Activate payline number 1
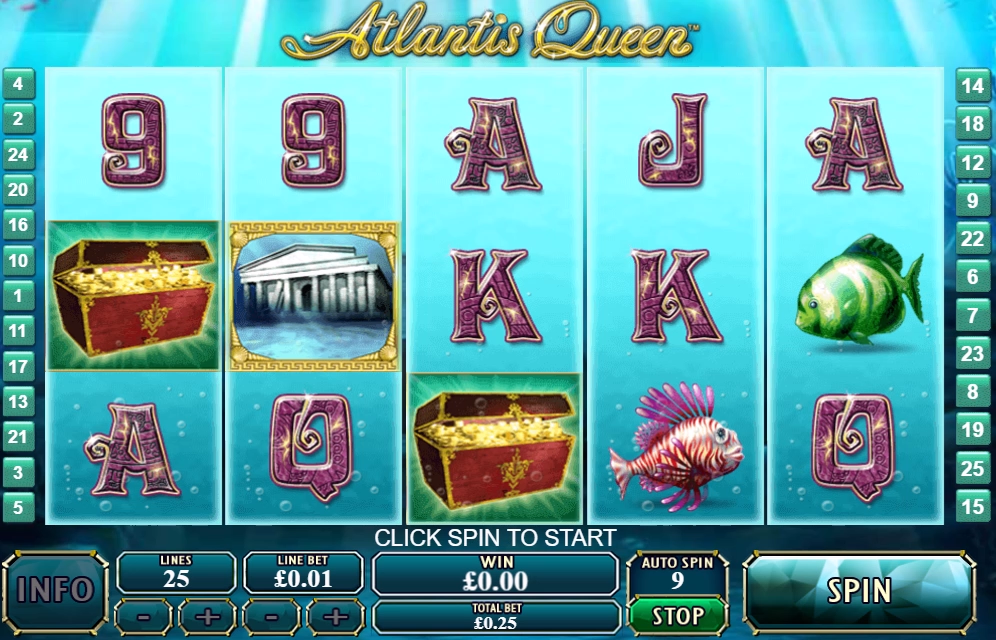The image size is (996, 640). (x=18, y=295)
